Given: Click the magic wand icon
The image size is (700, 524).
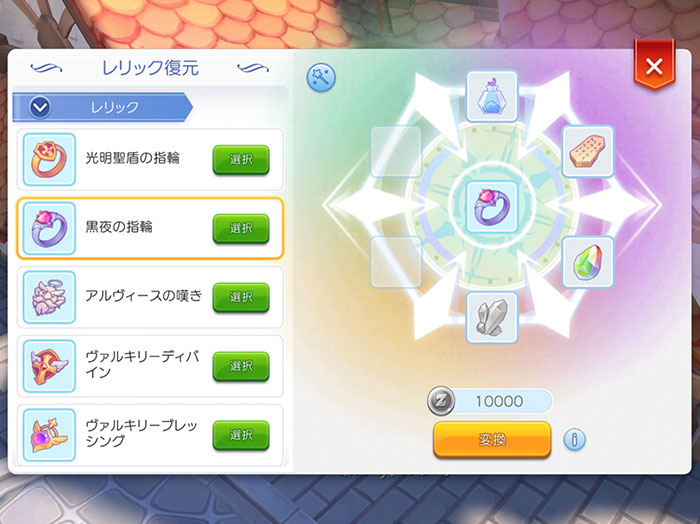Looking at the screenshot, I should point(321,78).
